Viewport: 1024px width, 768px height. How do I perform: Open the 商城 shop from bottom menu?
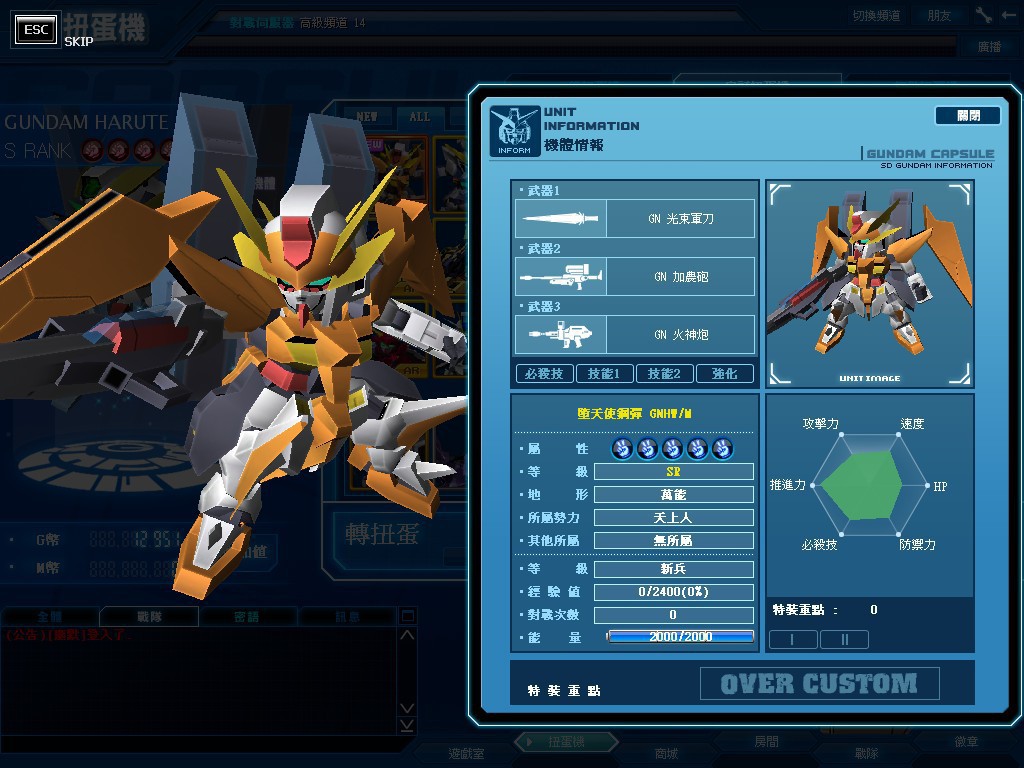tap(665, 753)
